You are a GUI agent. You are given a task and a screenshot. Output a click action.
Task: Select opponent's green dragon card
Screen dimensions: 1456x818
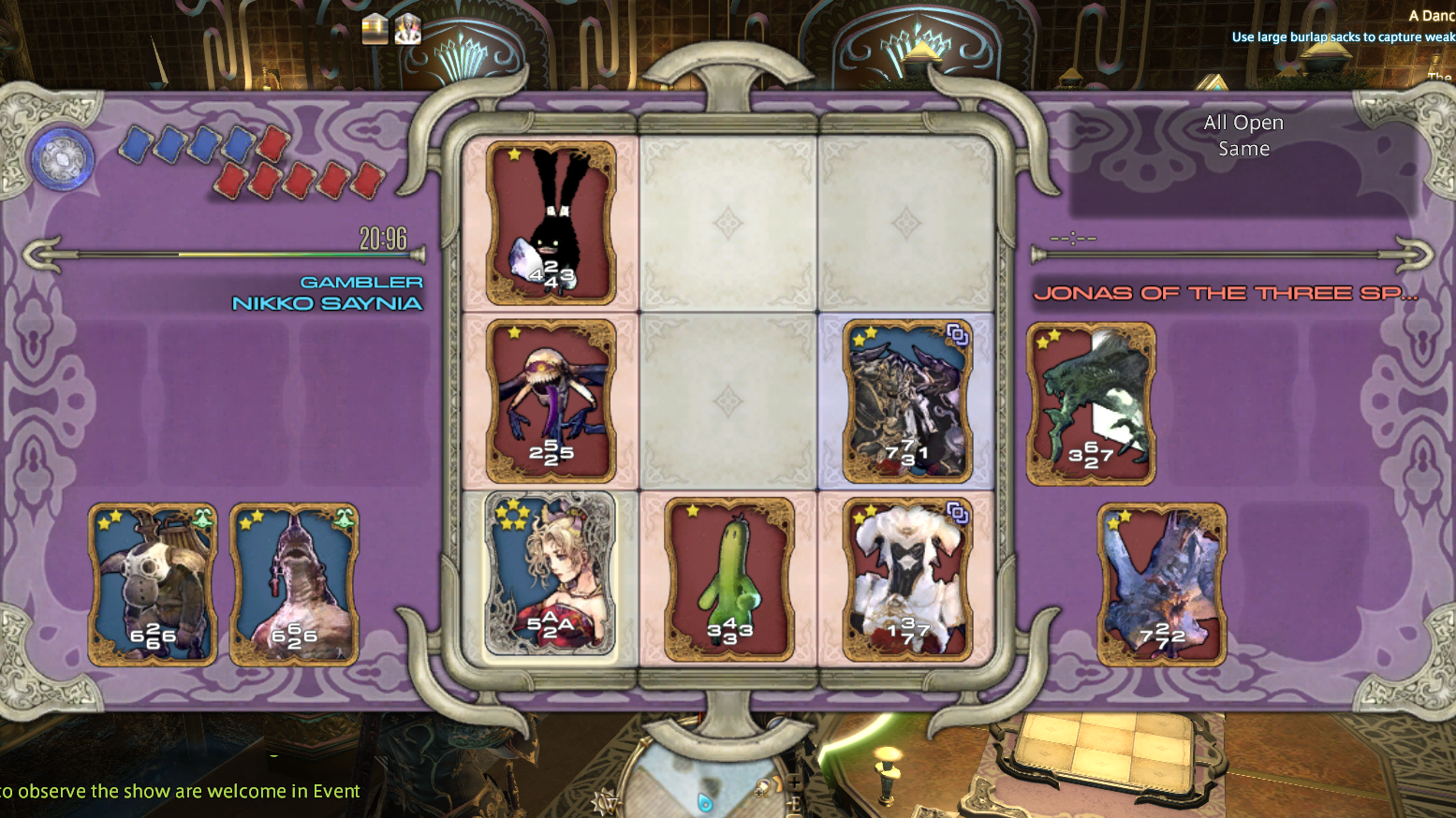click(x=1091, y=403)
